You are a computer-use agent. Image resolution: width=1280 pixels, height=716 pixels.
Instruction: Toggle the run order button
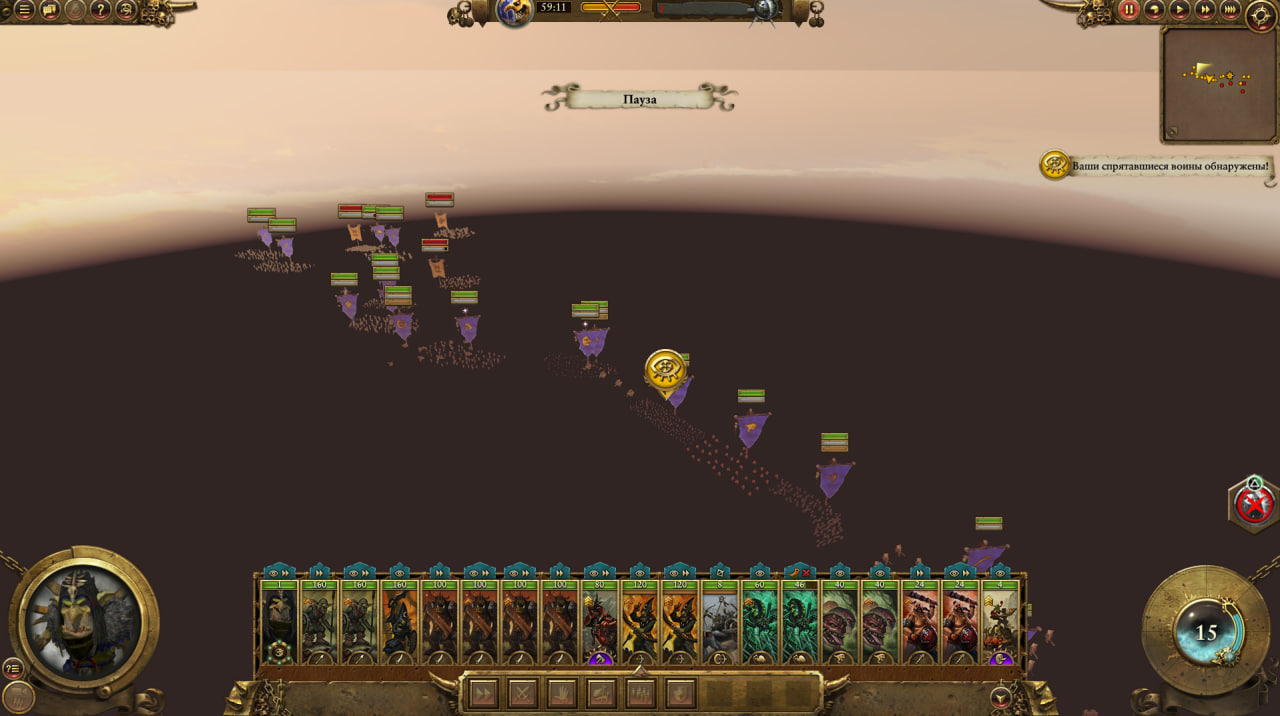coord(484,693)
